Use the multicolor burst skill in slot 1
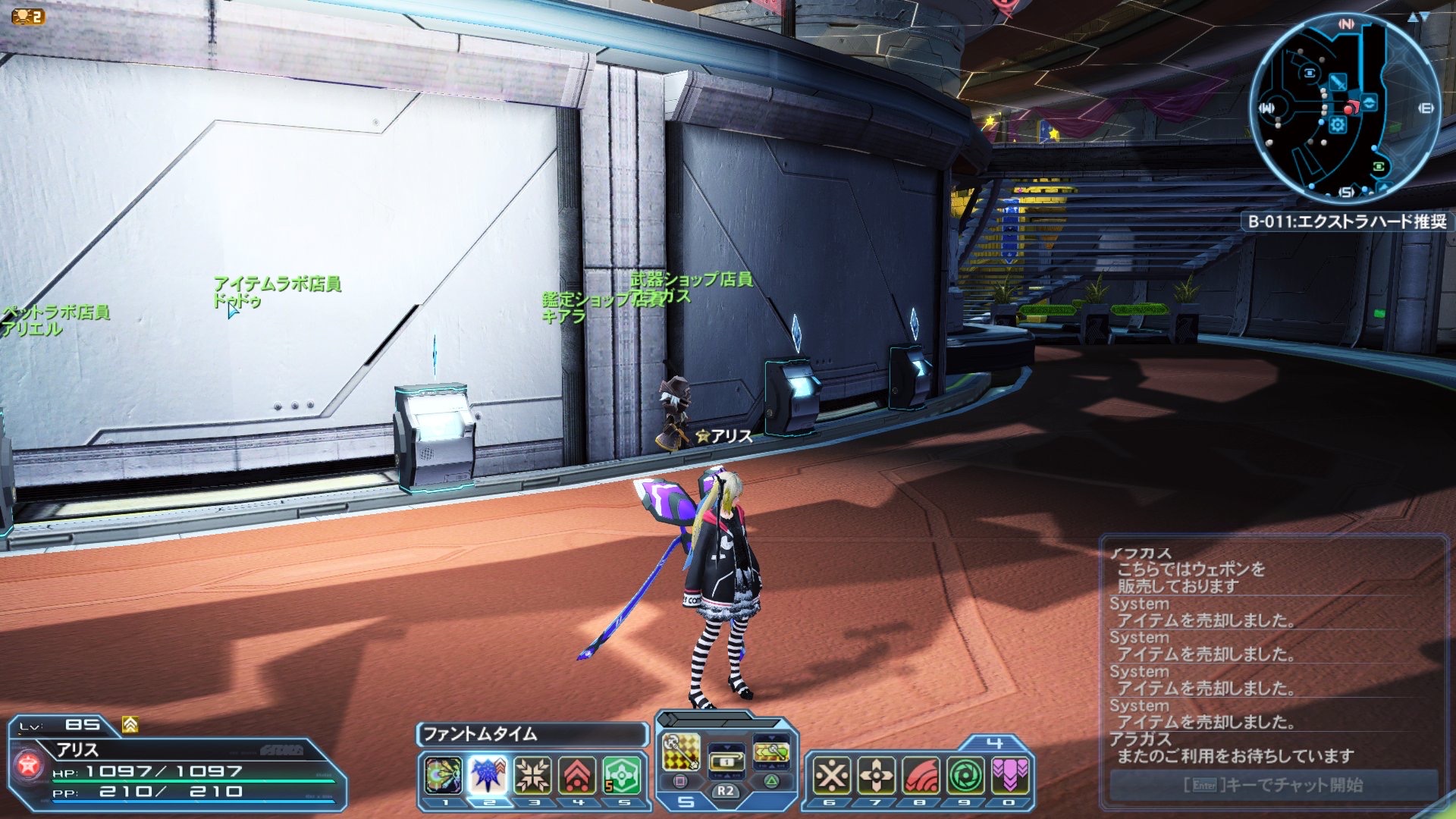This screenshot has width=1456, height=819. click(443, 775)
